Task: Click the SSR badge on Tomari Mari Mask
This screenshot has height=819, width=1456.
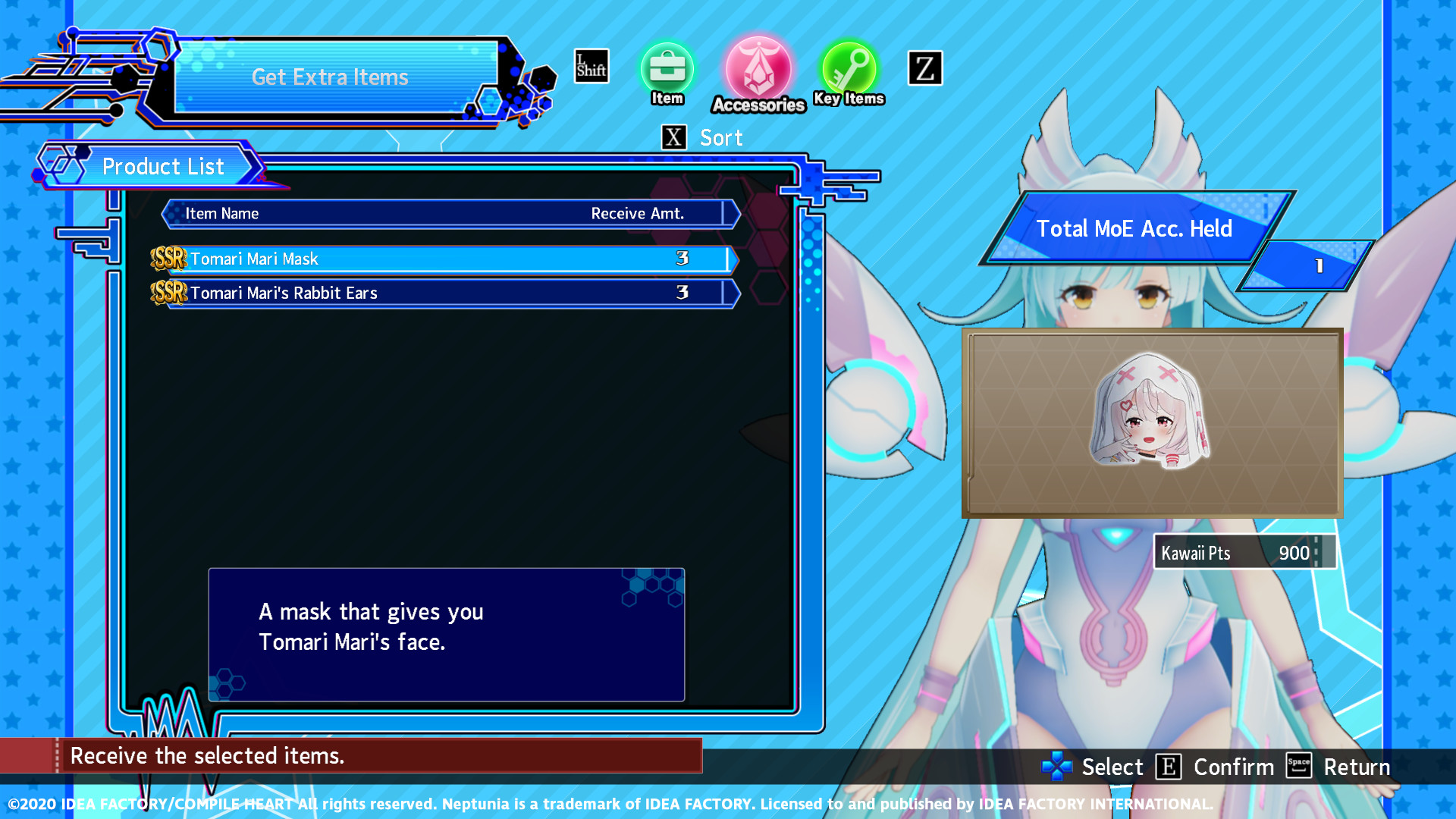Action: pos(169,259)
